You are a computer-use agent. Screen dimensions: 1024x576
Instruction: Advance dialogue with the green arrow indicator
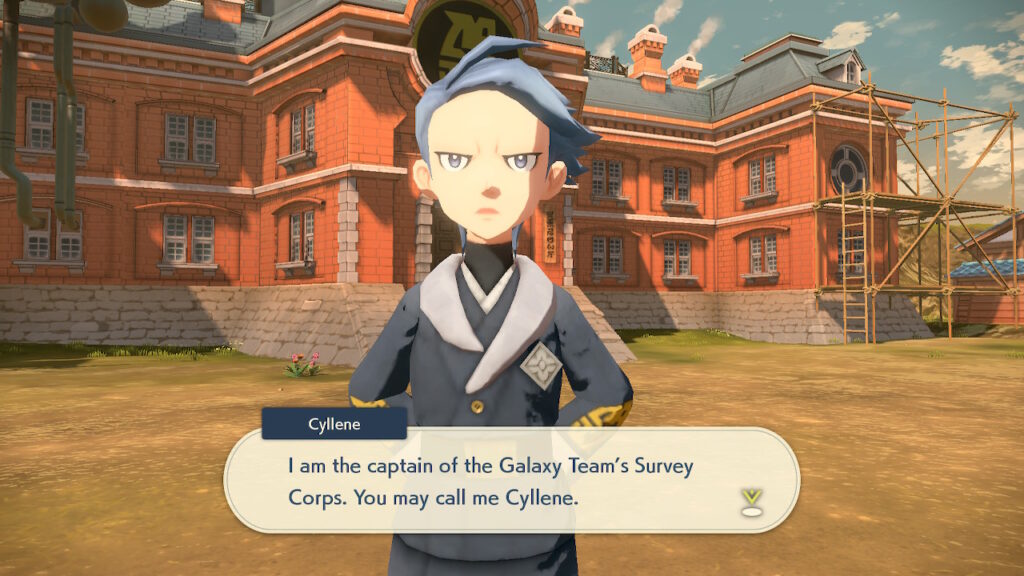pyautogui.click(x=748, y=500)
